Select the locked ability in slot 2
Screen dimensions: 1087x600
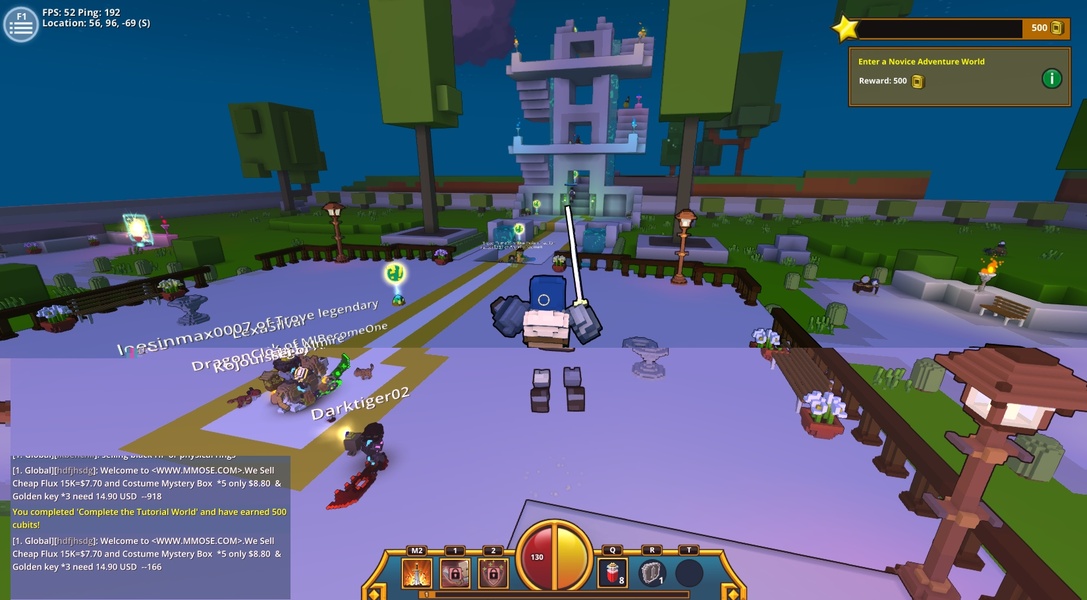point(492,573)
